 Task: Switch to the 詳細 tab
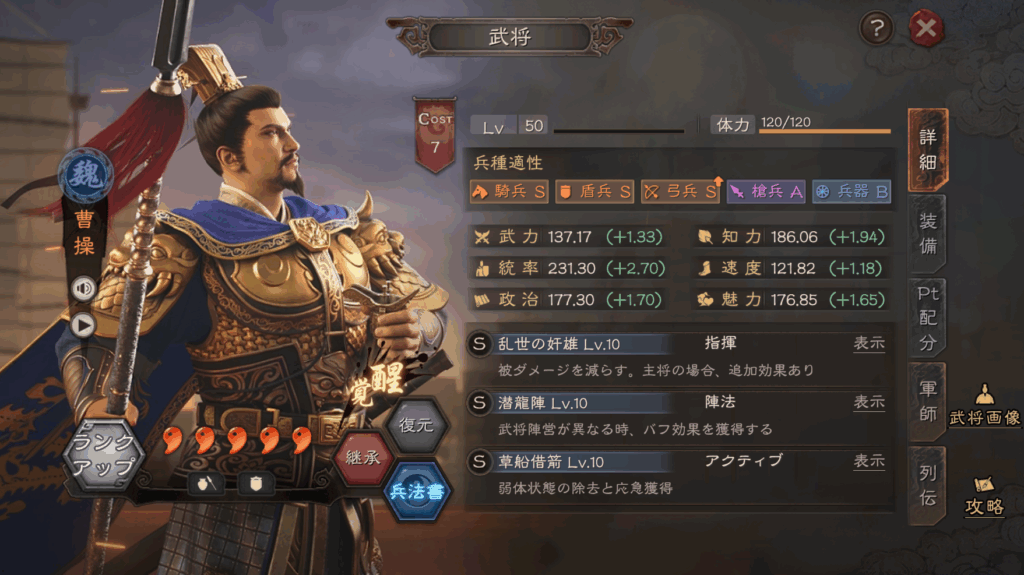(927, 151)
